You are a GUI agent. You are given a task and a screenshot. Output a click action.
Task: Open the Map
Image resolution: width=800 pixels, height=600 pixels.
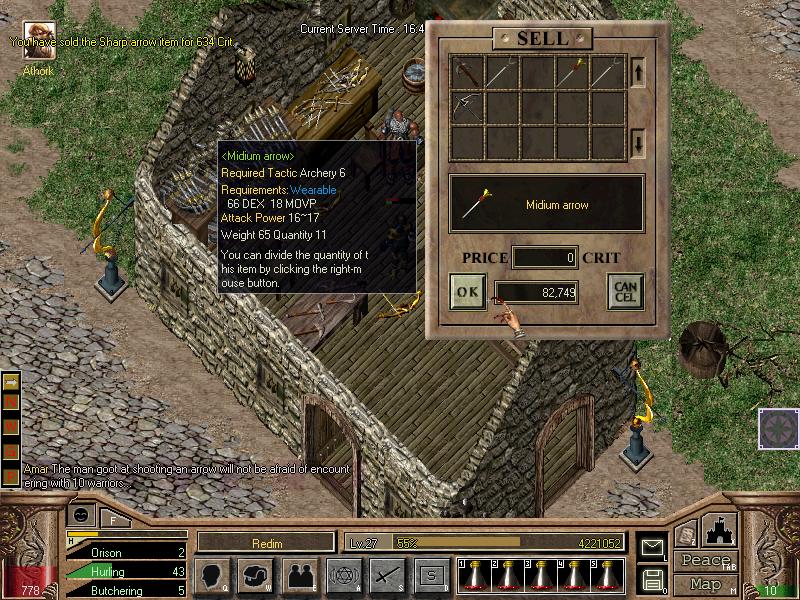[x=706, y=583]
